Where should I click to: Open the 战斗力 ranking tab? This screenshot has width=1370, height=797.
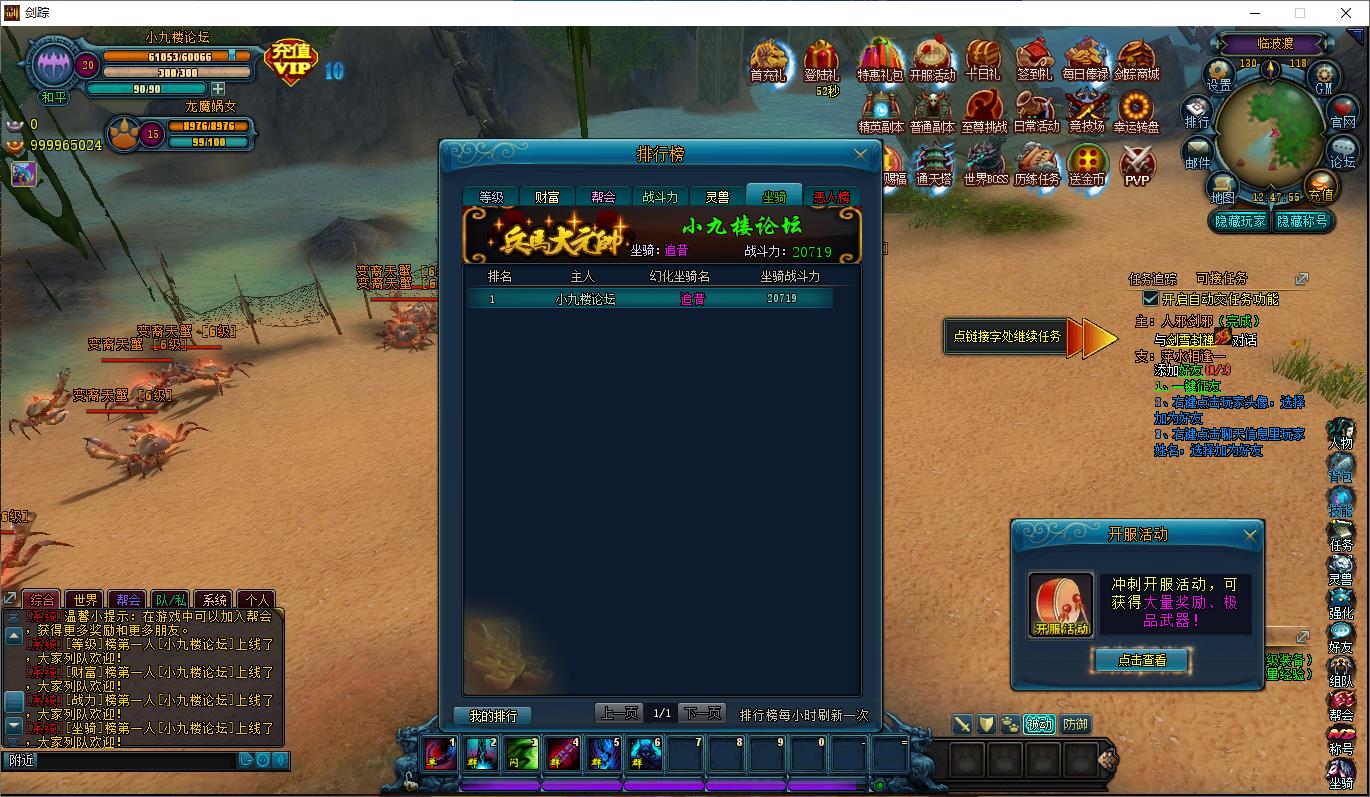[660, 197]
